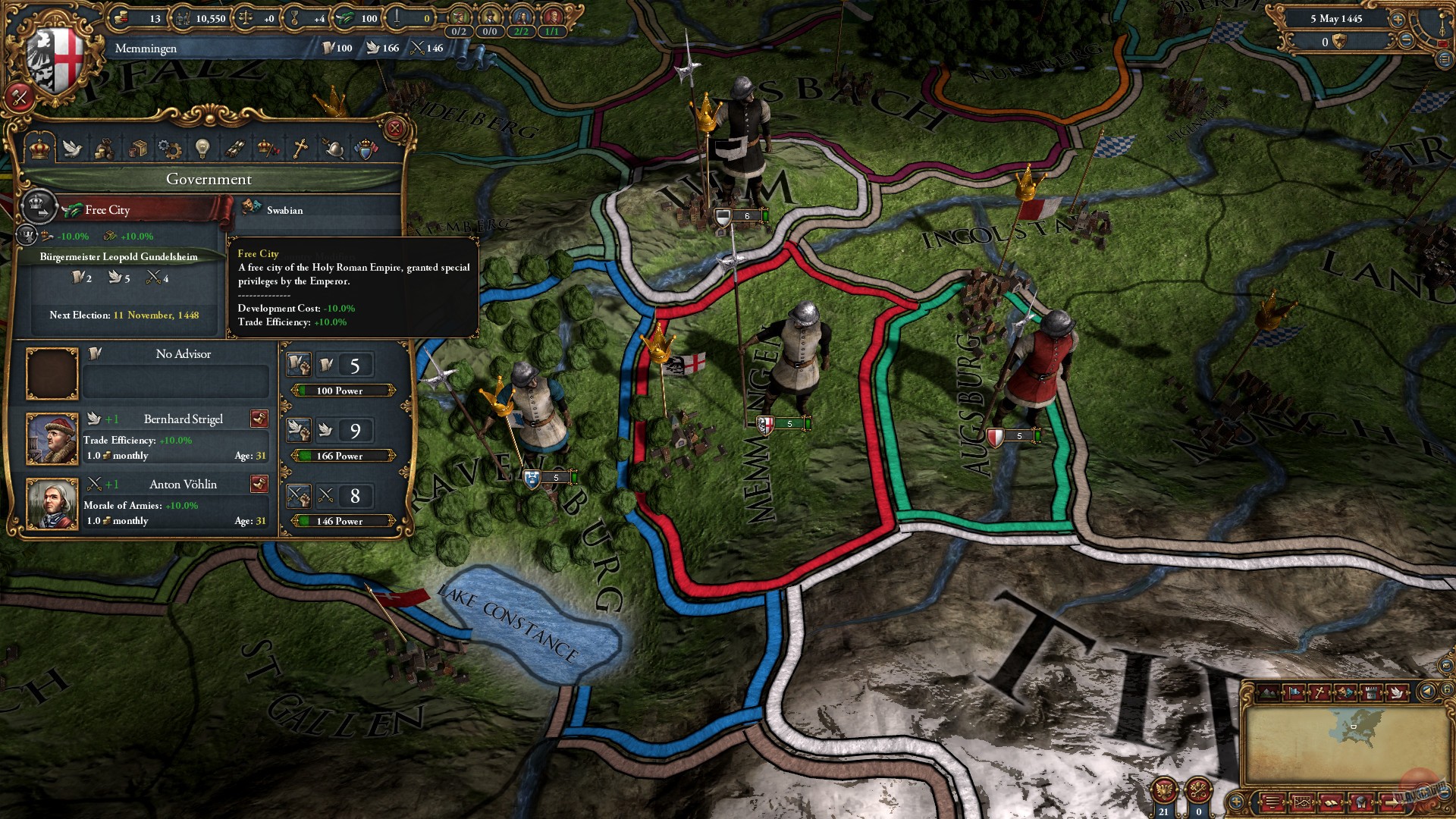Collapse the minimap panel with the blue arrow
Viewport: 1456px width, 819px height.
(1426, 691)
